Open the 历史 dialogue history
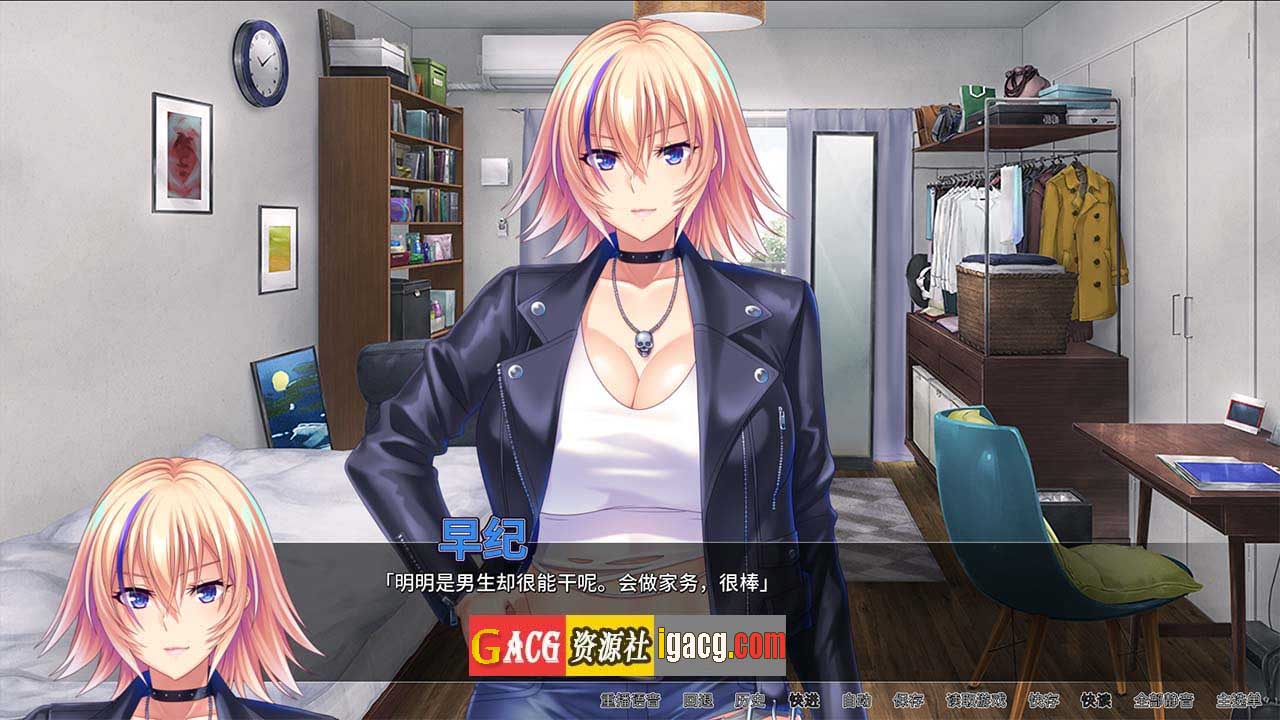The image size is (1280, 720). (x=749, y=700)
